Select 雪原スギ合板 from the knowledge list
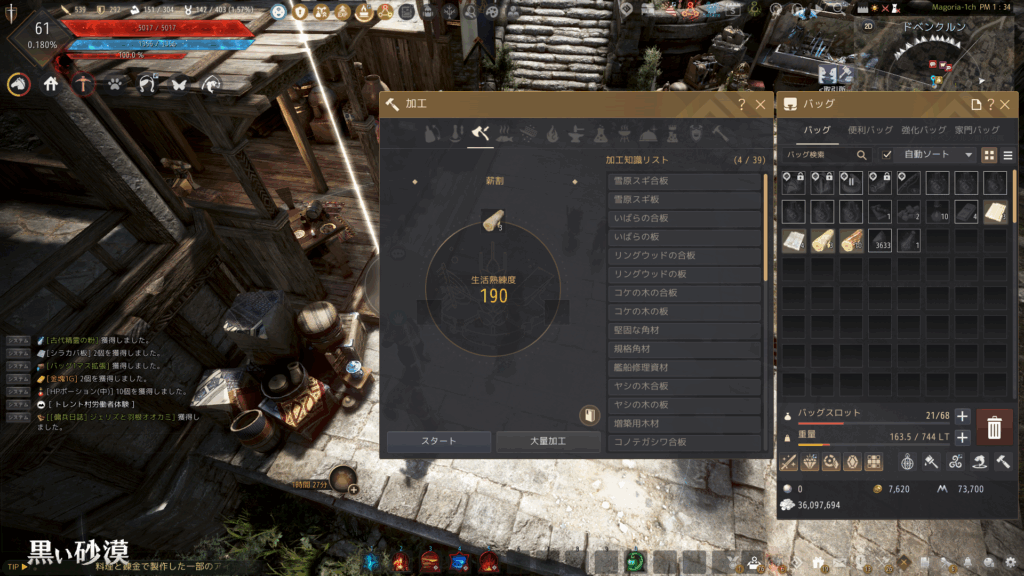This screenshot has height=576, width=1024. click(685, 181)
